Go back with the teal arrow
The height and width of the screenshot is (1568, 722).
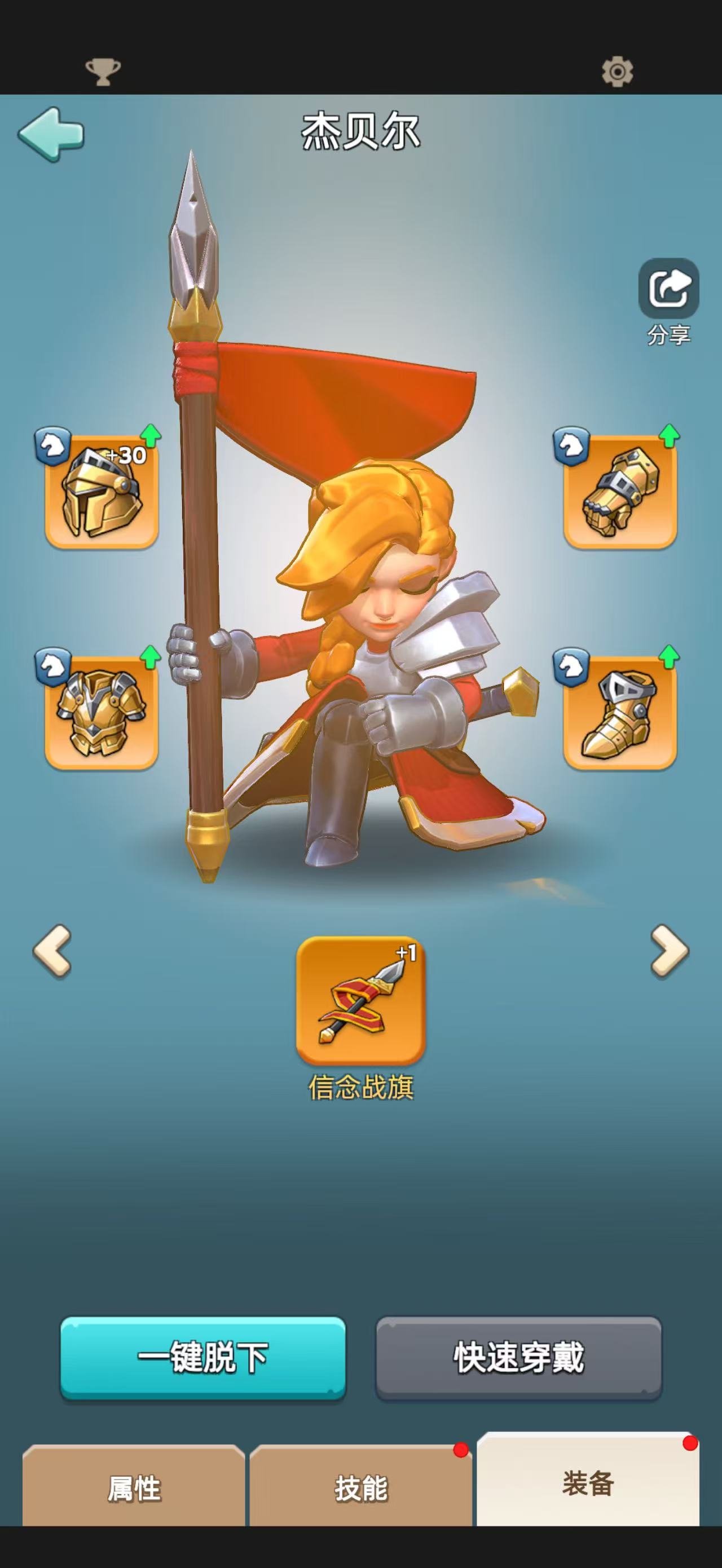(51, 134)
